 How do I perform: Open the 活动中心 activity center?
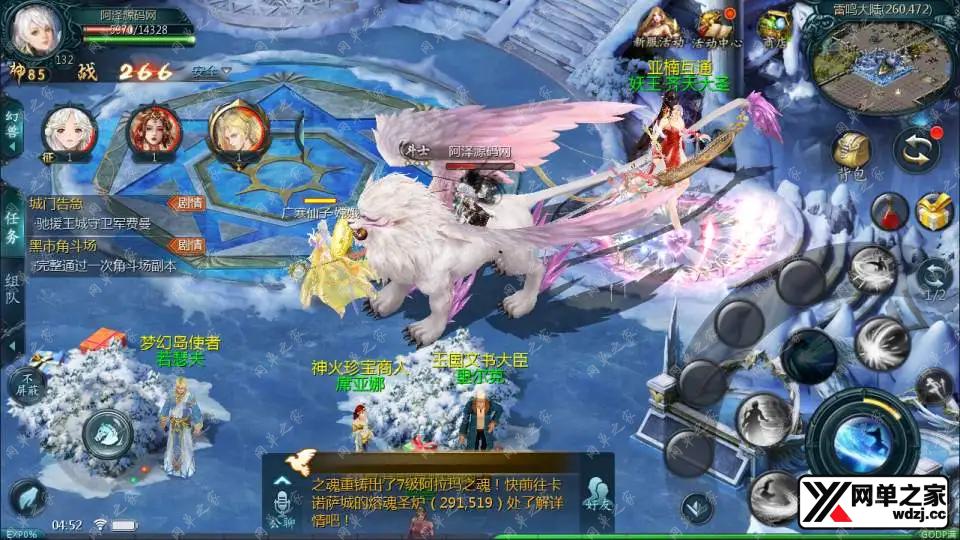pyautogui.click(x=714, y=28)
